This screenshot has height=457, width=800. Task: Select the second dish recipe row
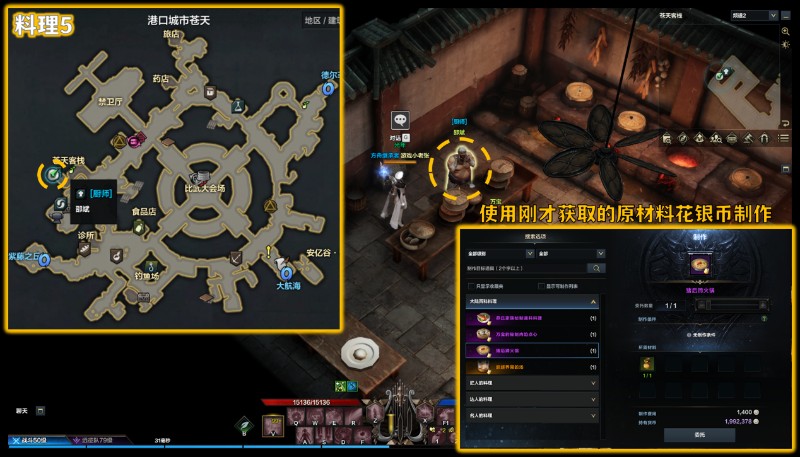[532, 334]
